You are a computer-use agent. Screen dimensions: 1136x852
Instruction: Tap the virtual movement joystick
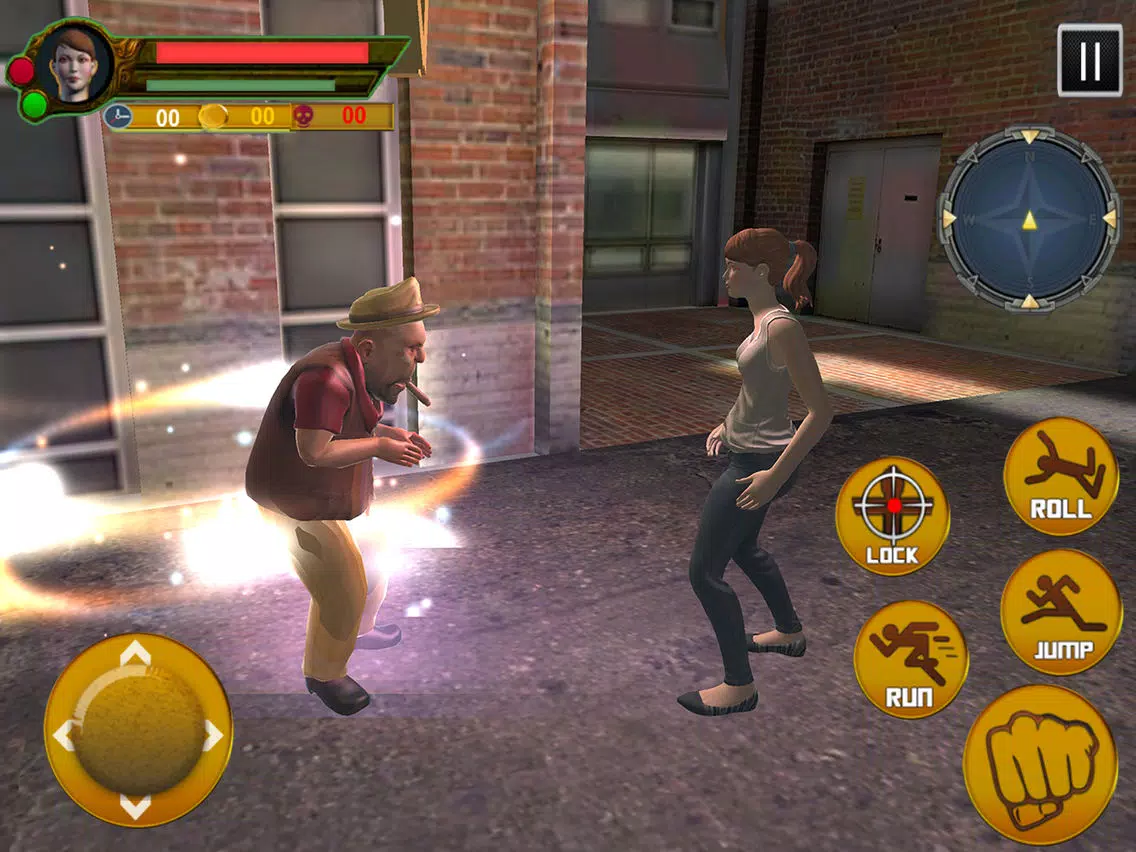(x=138, y=729)
